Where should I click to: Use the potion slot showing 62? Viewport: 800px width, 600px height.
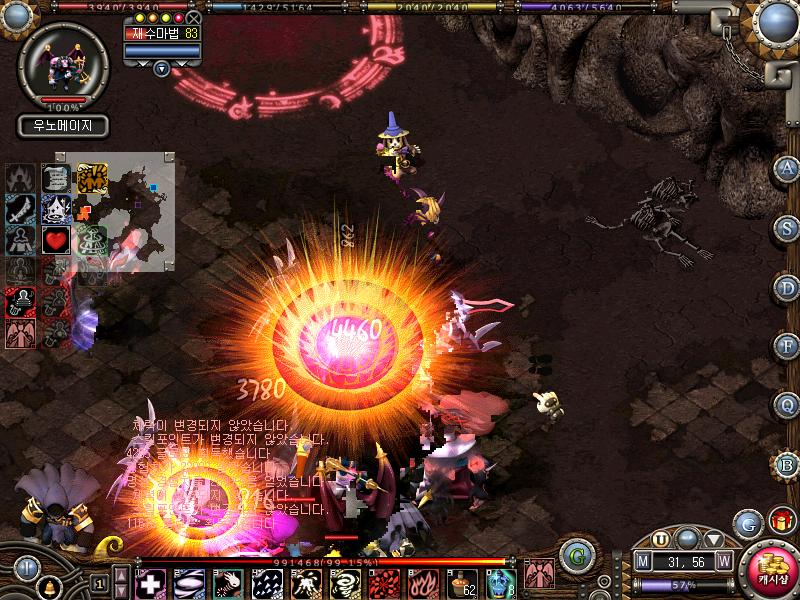point(462,582)
